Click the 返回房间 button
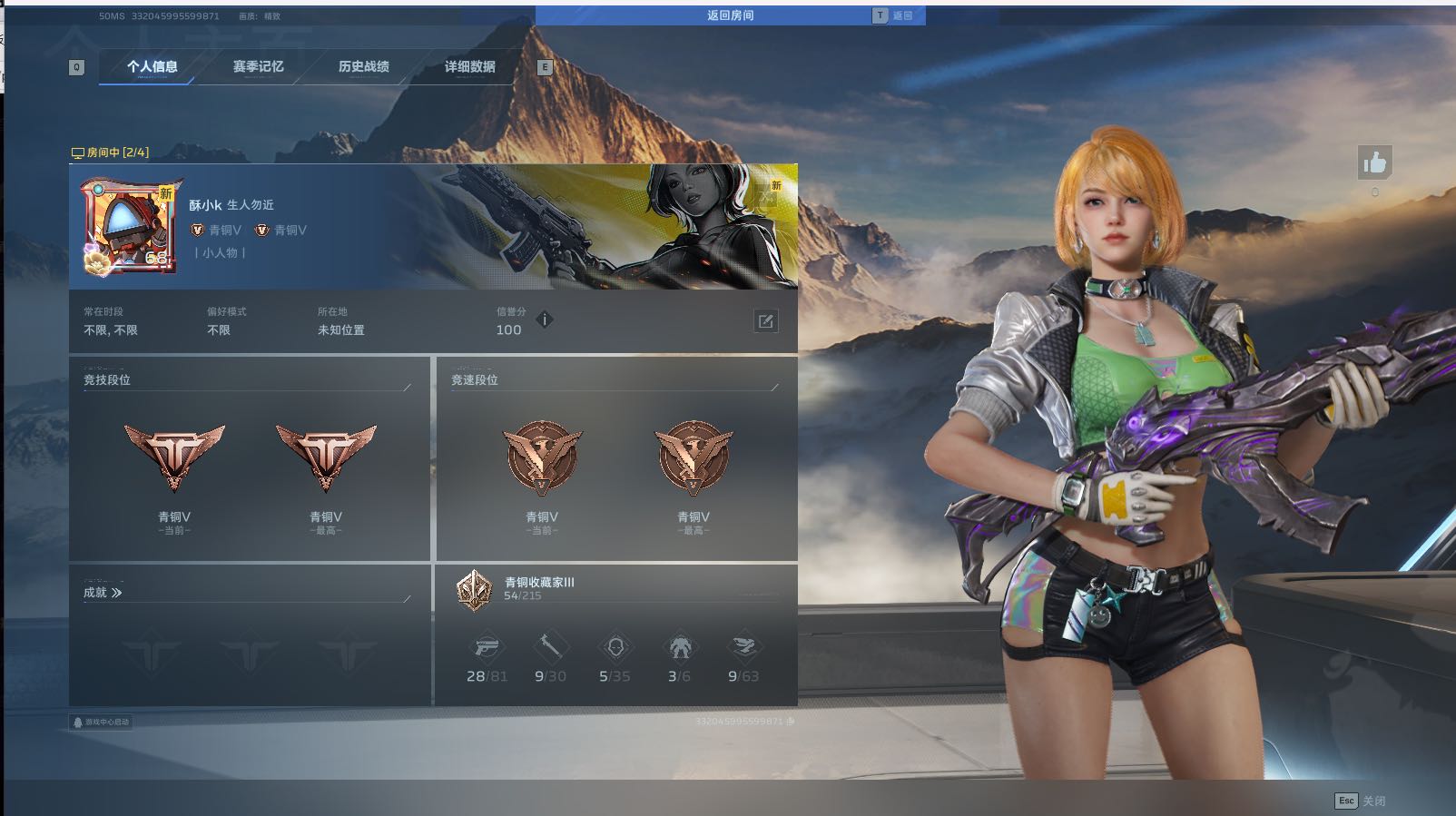1456x816 pixels. point(730,15)
